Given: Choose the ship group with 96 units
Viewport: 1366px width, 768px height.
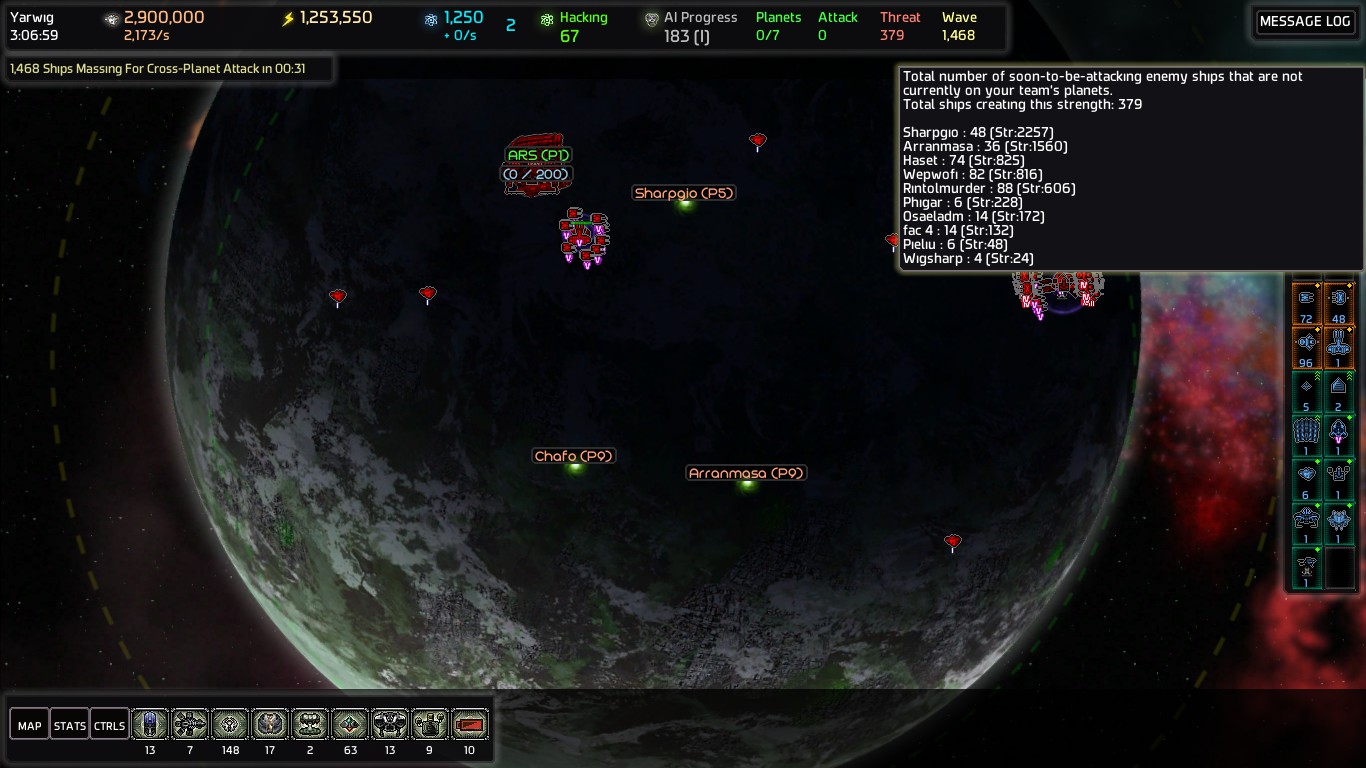Looking at the screenshot, I should (1306, 345).
